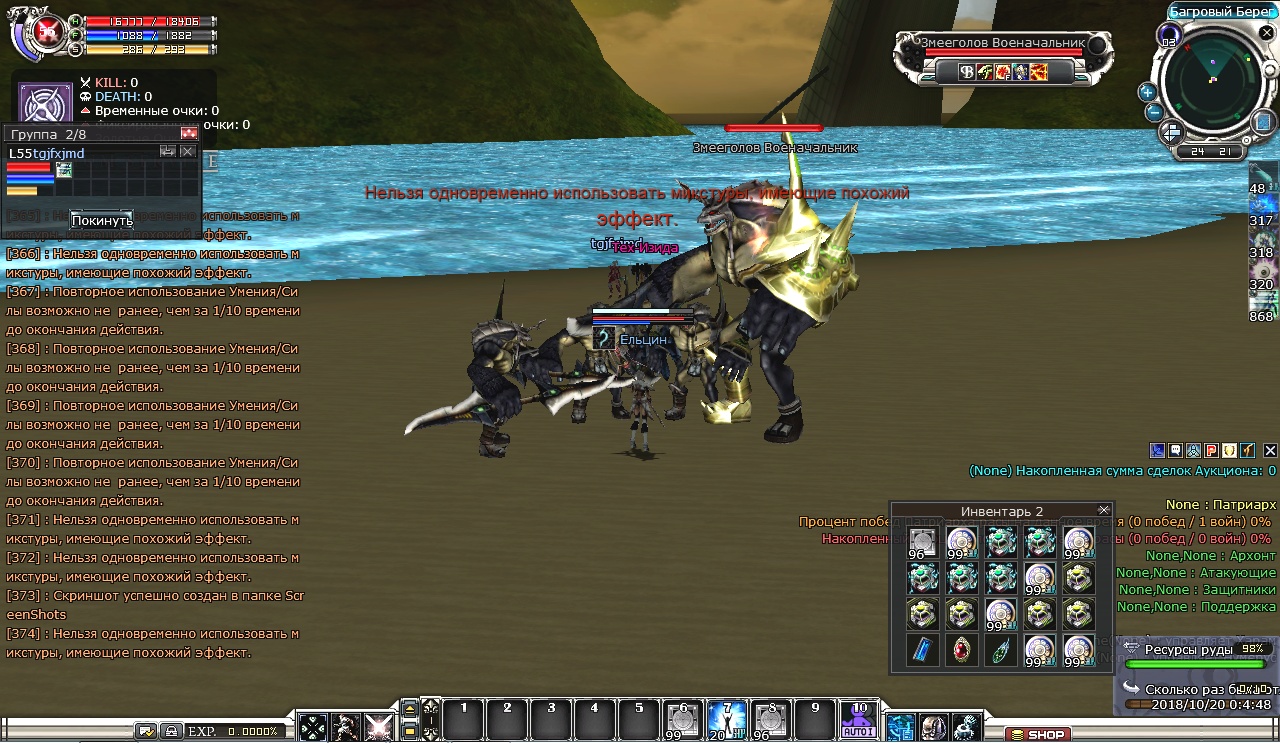The height and width of the screenshot is (743, 1280).
Task: Open the helmet icon menu in bottom bar
Action: point(933,727)
